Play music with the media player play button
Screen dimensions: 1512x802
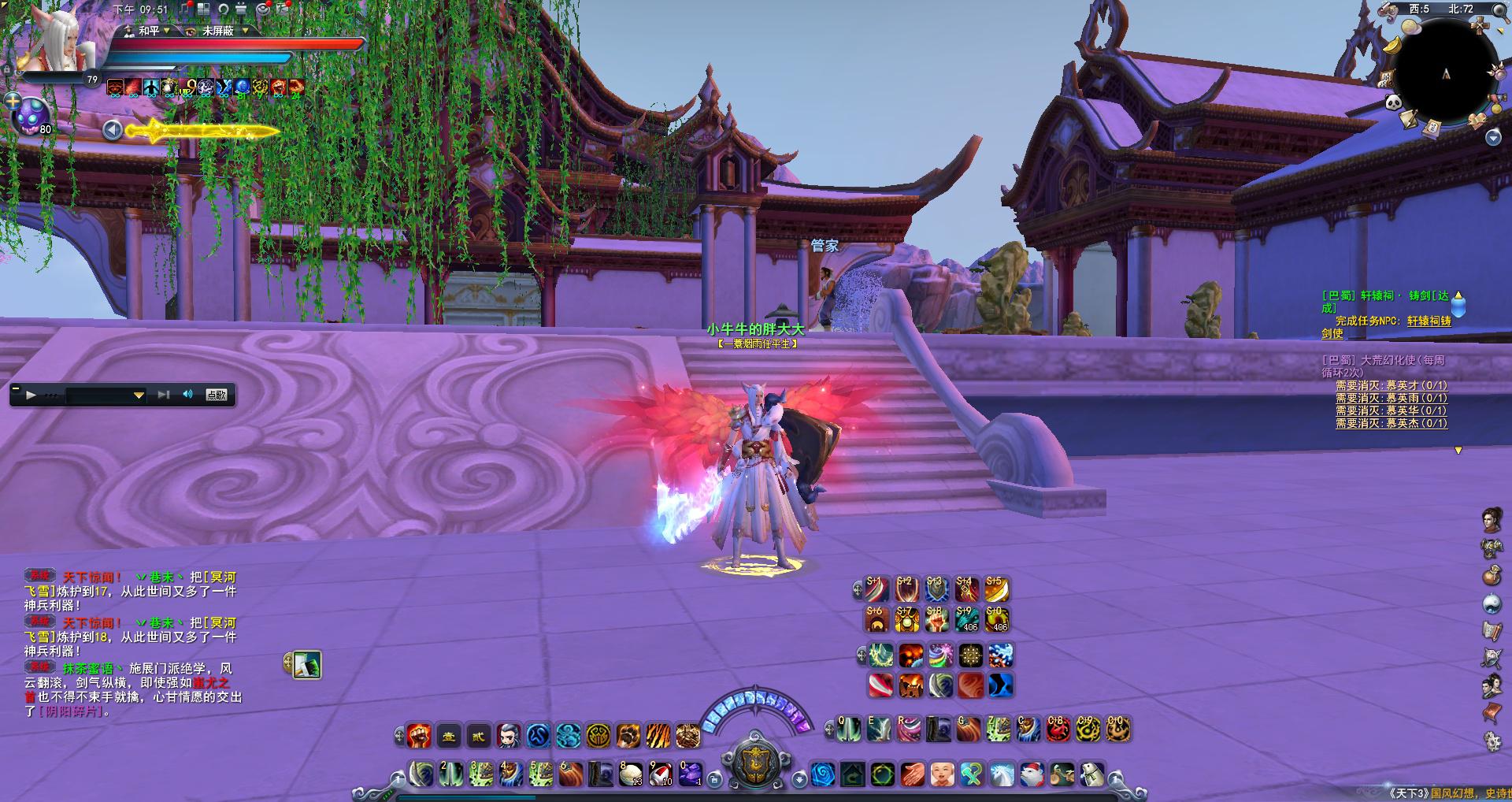31,395
